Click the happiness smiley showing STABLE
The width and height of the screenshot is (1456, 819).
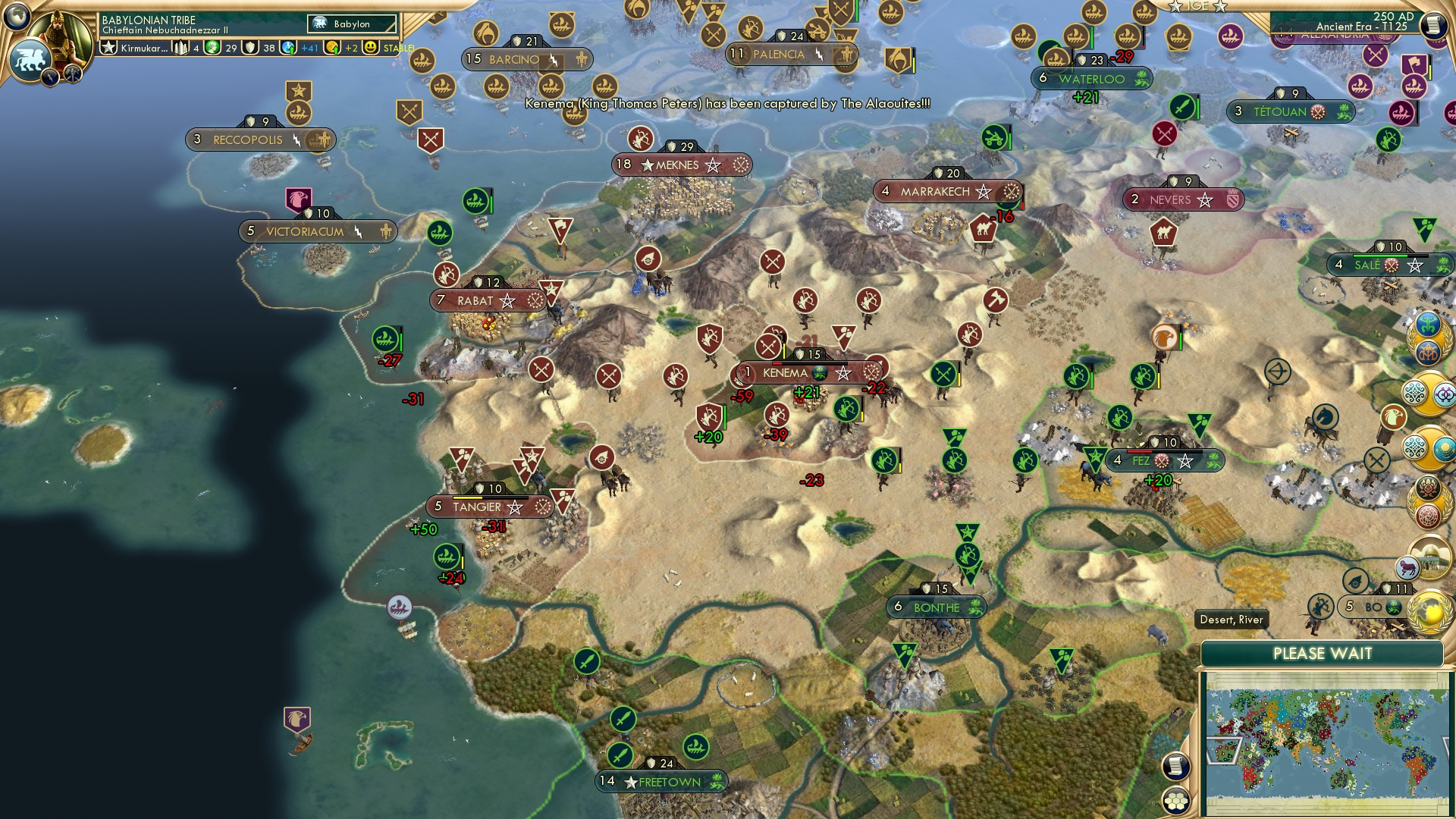pos(371,48)
